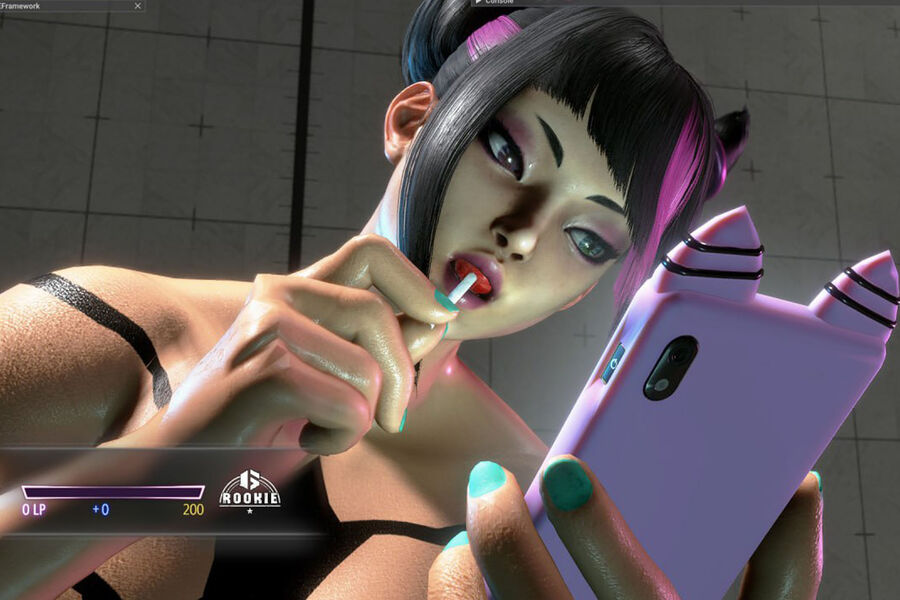
Task: Close the Framework tab
Action: tap(136, 5)
